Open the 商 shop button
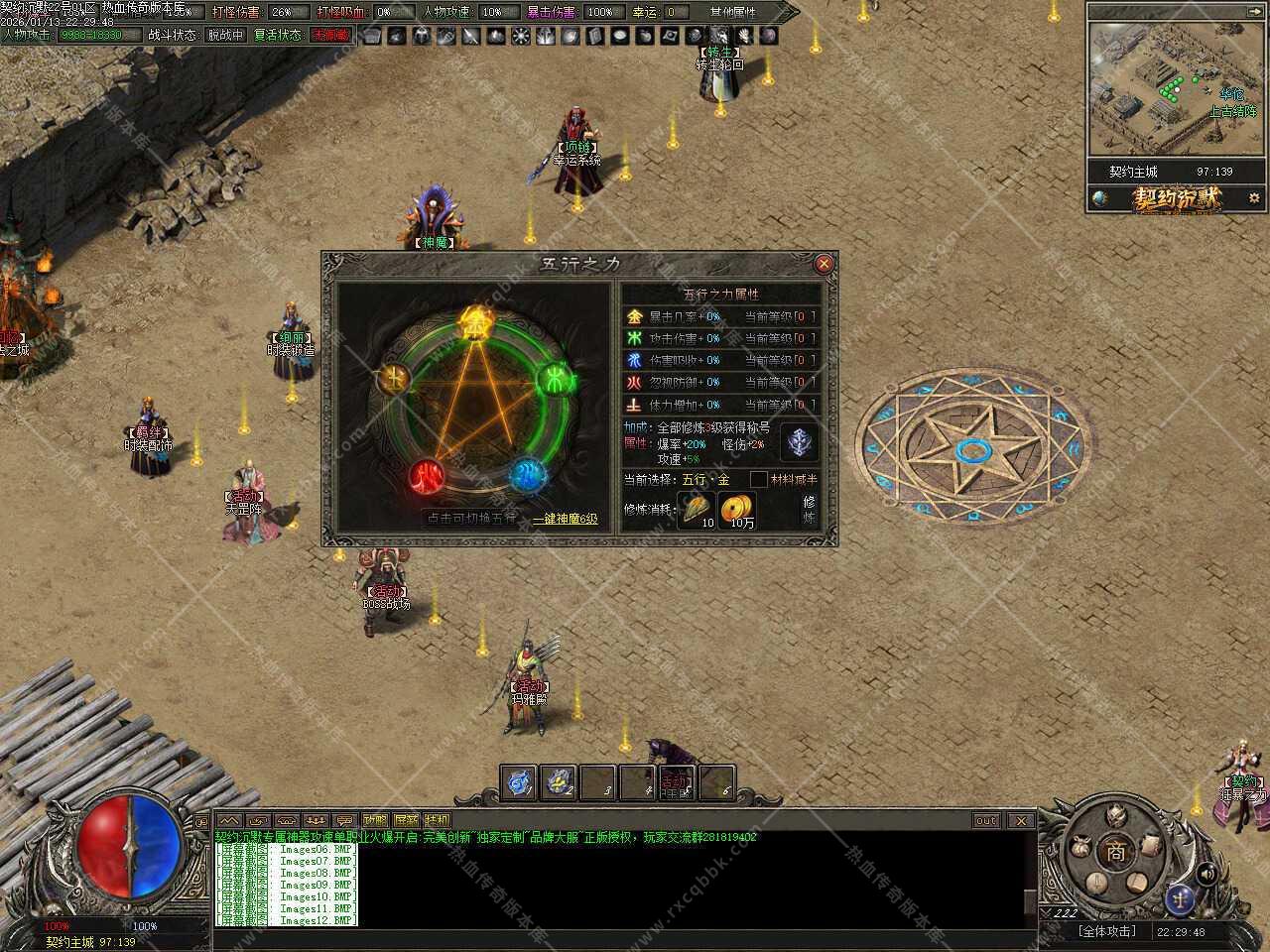1270x952 pixels. tap(1117, 851)
